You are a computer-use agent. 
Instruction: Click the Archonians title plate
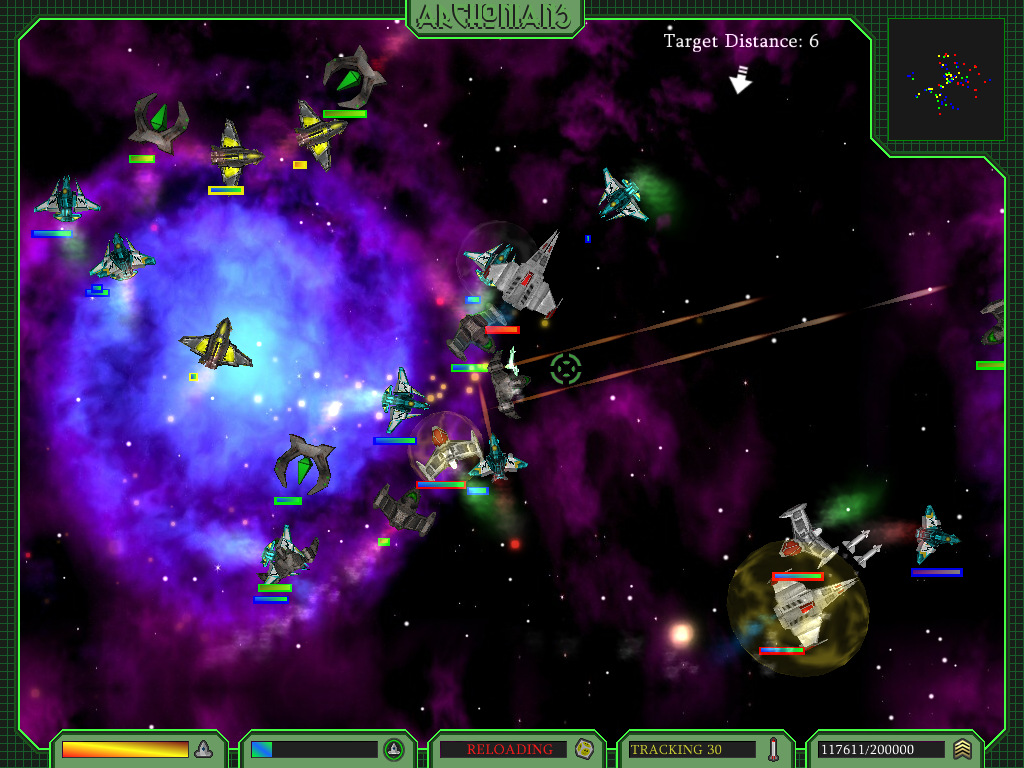point(495,17)
